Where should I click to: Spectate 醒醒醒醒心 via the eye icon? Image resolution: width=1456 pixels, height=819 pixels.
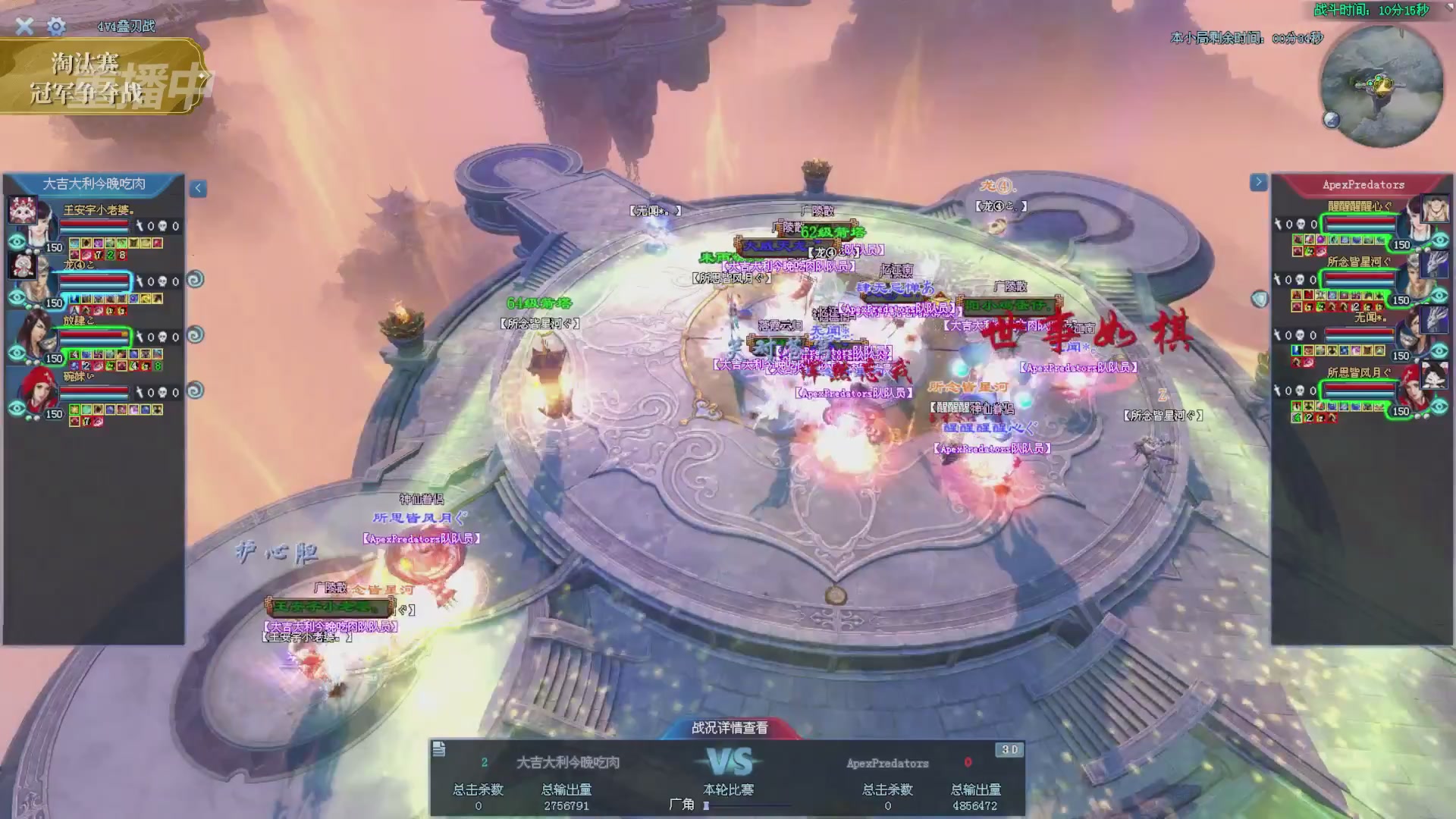pos(1439,240)
